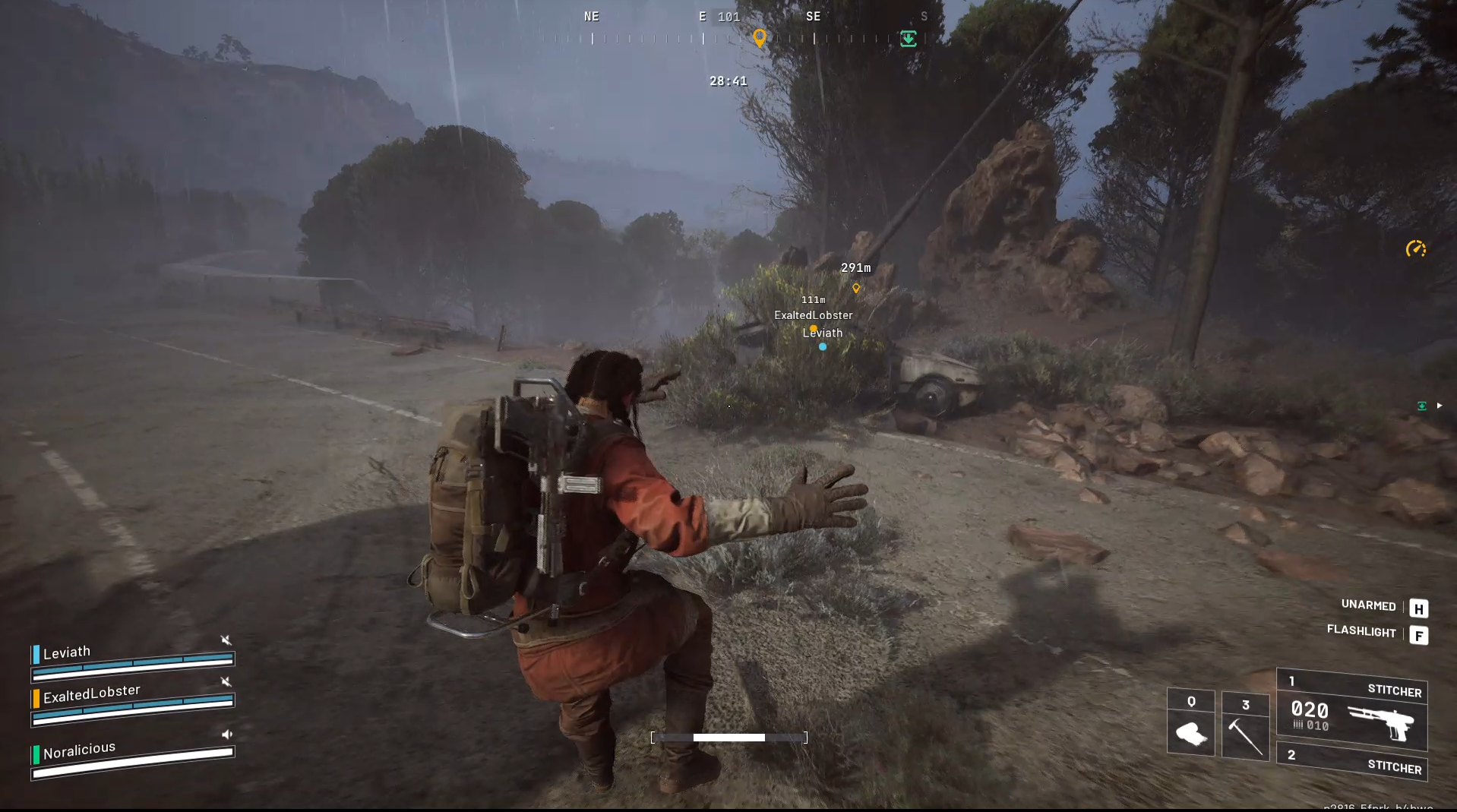Unmute Leviath's voice chat
Image resolution: width=1457 pixels, height=812 pixels.
pyautogui.click(x=226, y=640)
